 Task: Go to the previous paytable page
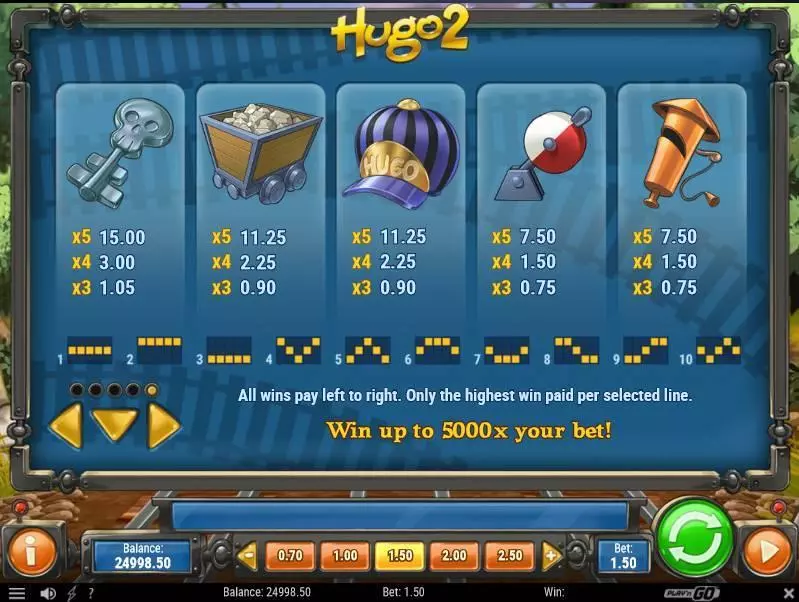66,426
